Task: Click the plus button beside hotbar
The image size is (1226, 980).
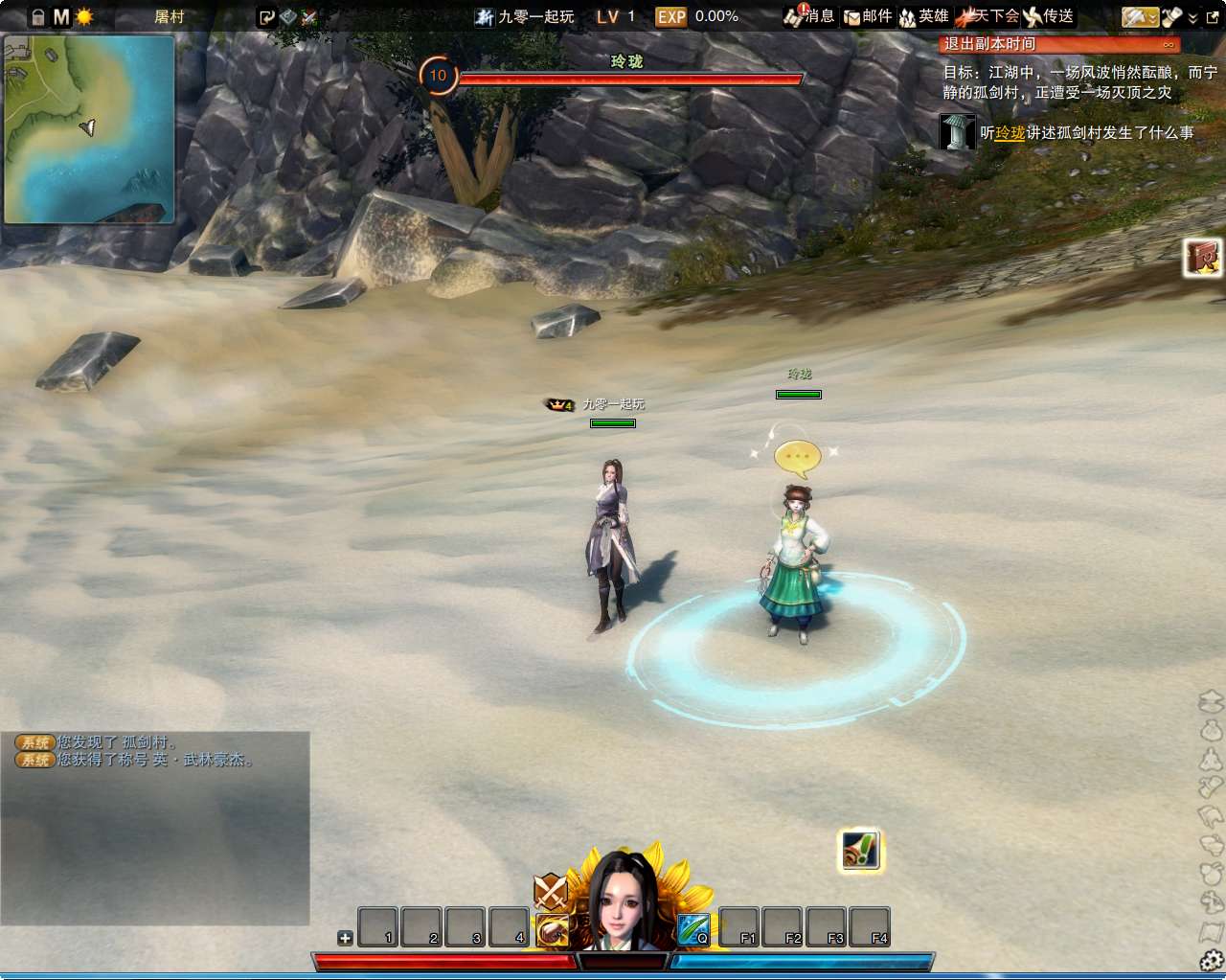Action: coord(345,938)
